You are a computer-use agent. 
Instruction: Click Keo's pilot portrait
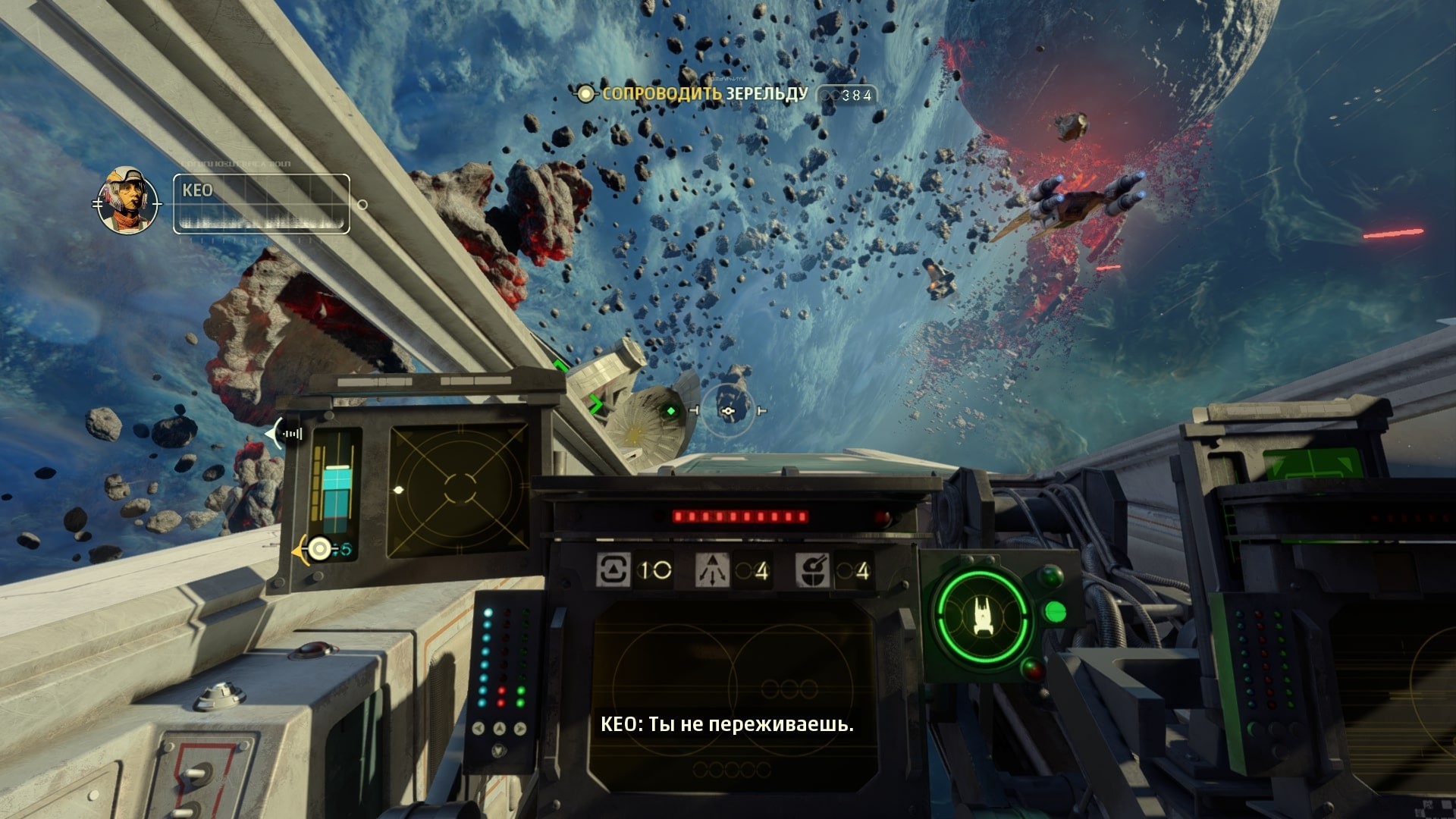pyautogui.click(x=127, y=201)
